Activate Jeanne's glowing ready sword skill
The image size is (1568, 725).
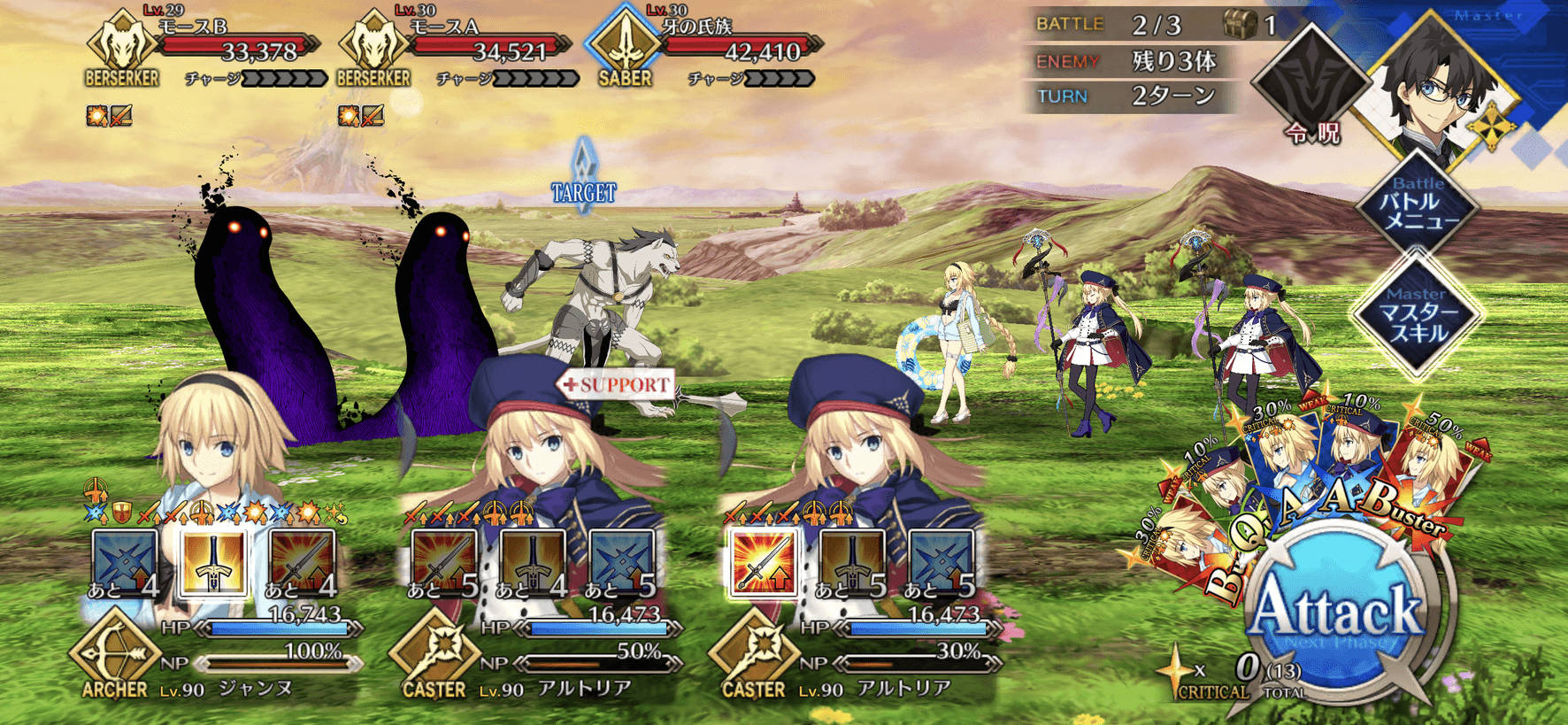coord(213,561)
